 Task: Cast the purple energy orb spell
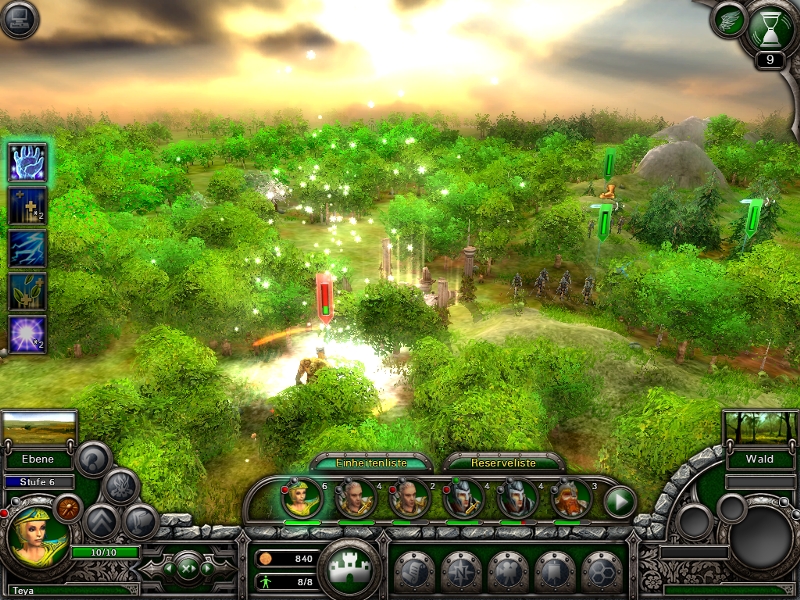(x=27, y=334)
